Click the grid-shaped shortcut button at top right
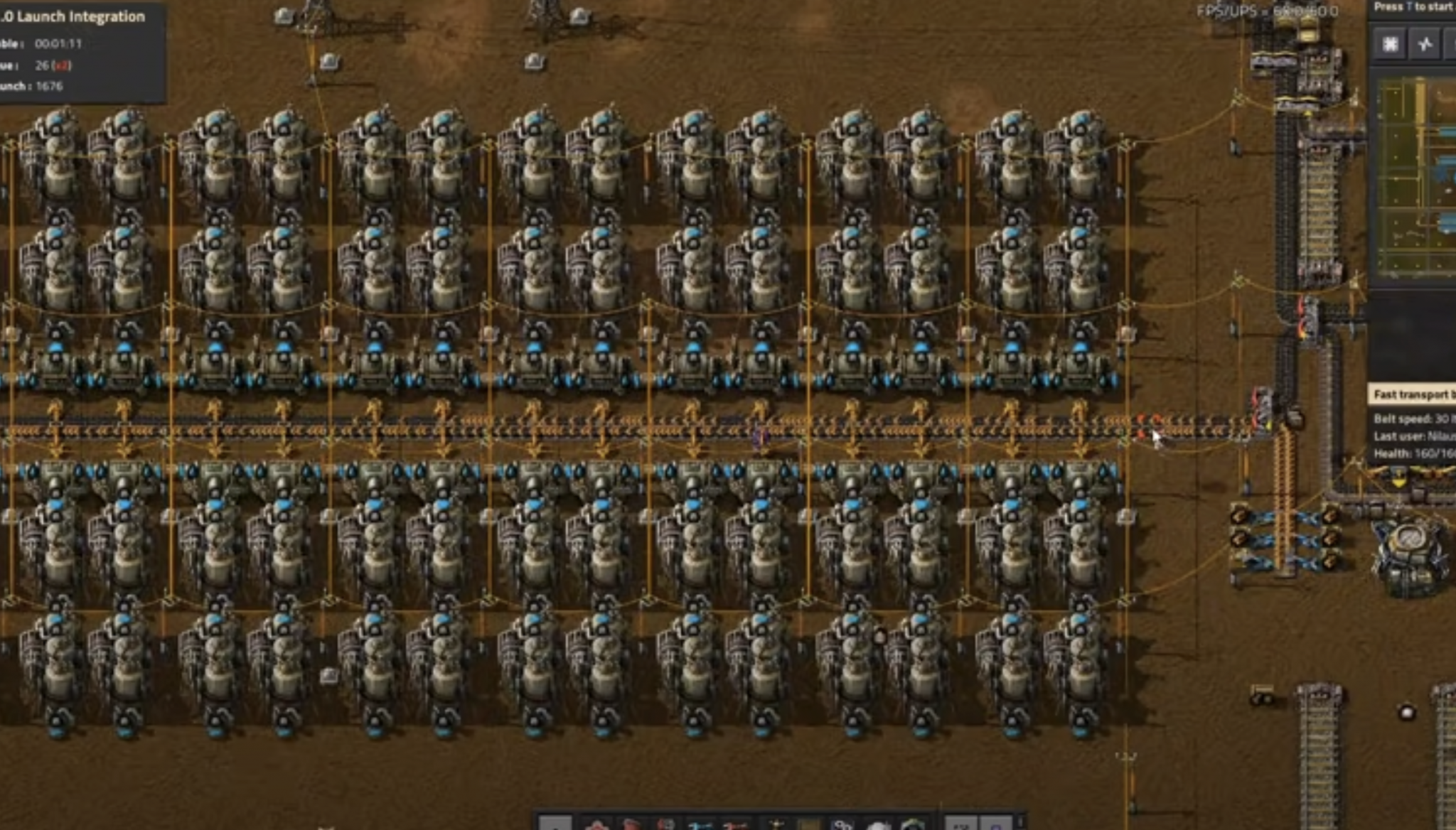The width and height of the screenshot is (1456, 830). 1390,44
